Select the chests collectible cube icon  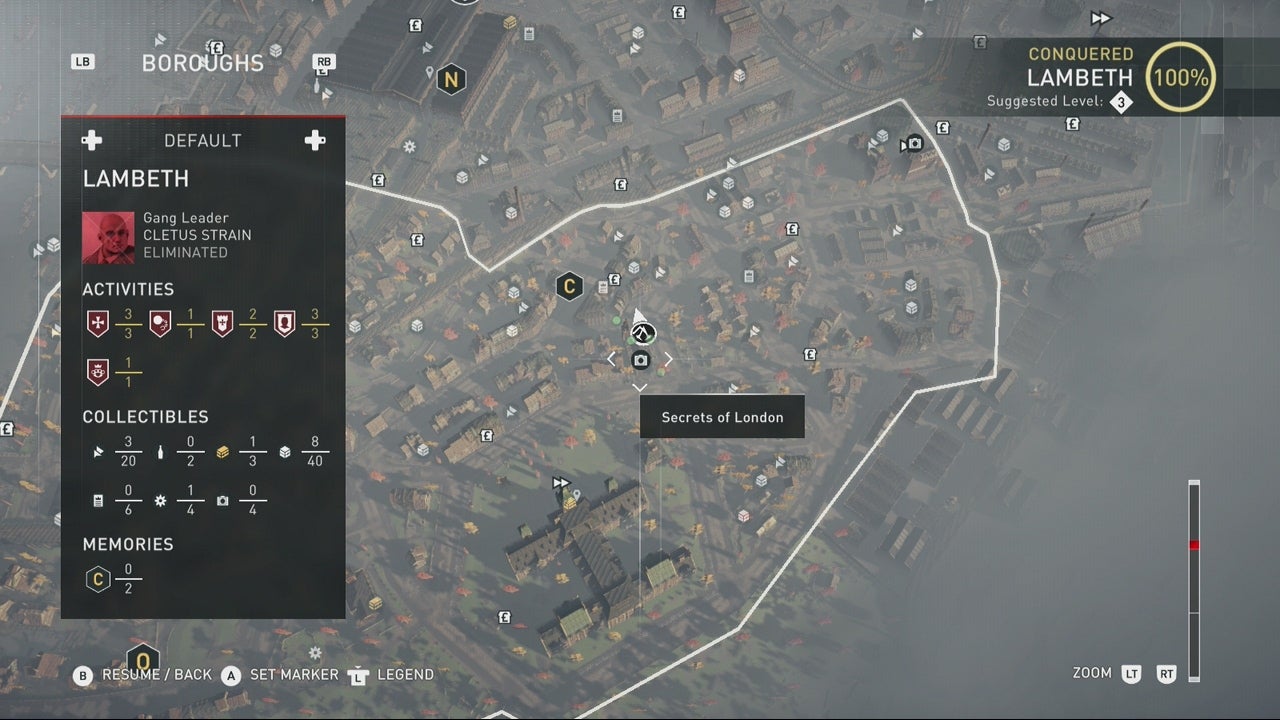(285, 452)
